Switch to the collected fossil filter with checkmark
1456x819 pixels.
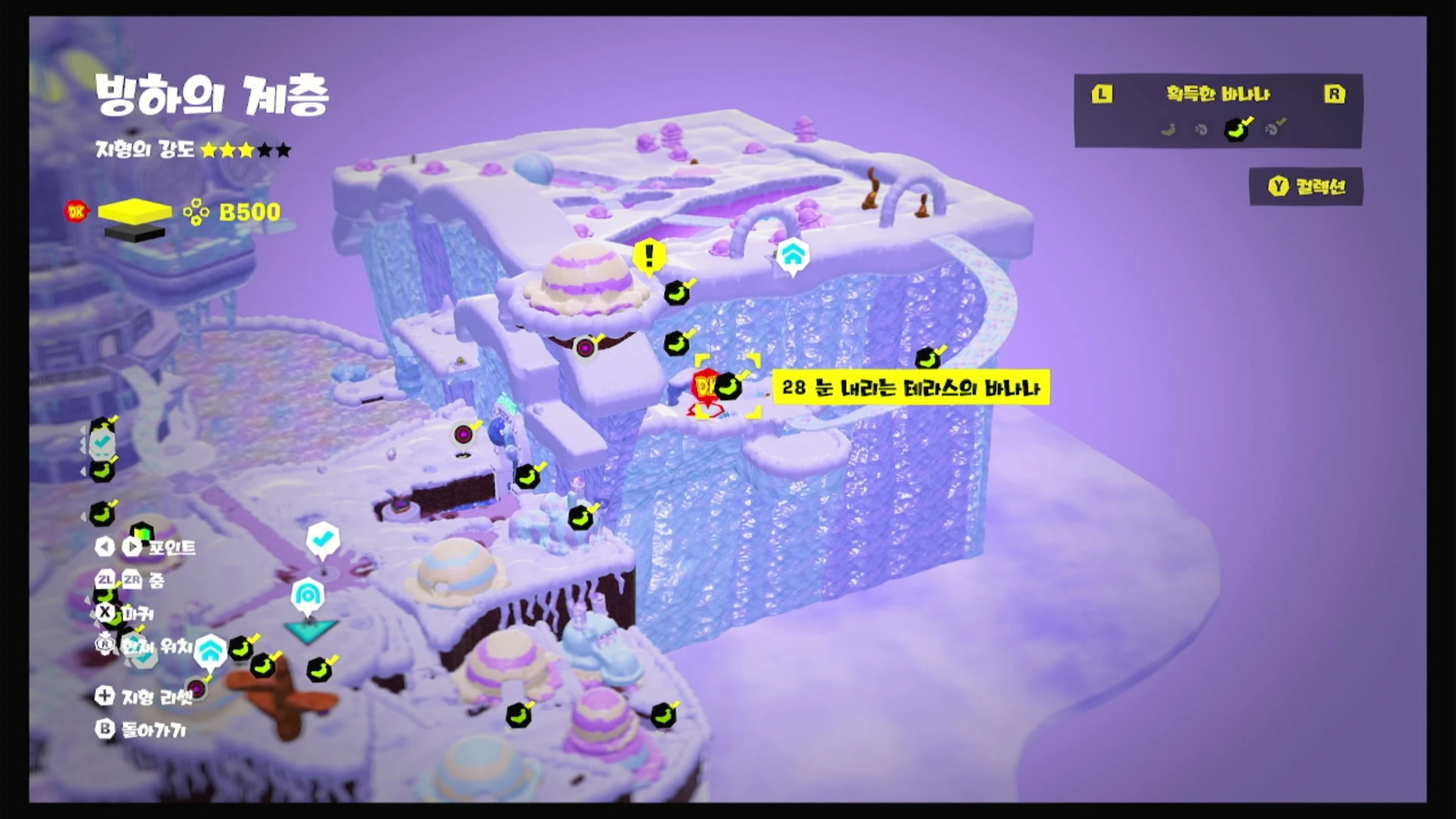pyautogui.click(x=1274, y=129)
